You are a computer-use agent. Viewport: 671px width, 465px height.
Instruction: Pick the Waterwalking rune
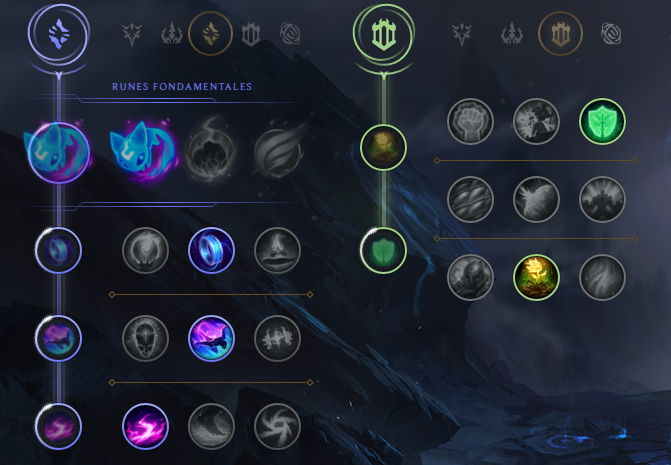coord(211,425)
